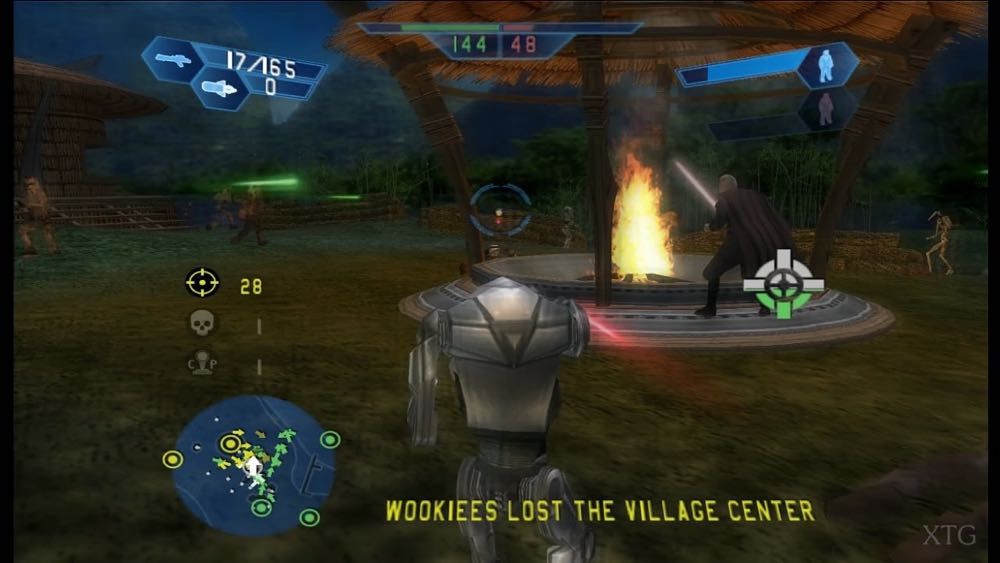This screenshot has width=1000, height=563.
Task: Select the secondary rocket weapon icon
Action: tap(220, 89)
